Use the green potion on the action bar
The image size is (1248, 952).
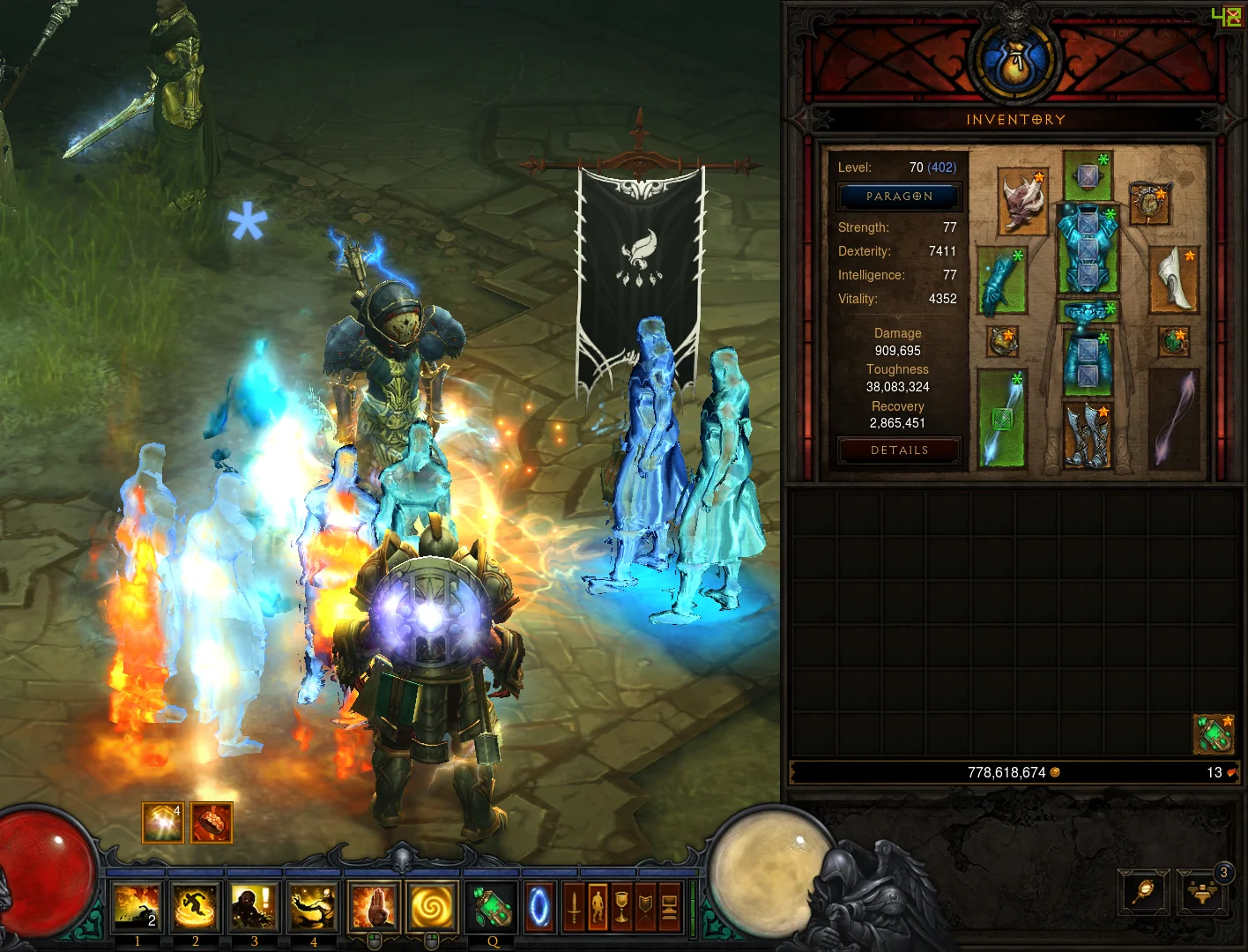click(491, 907)
